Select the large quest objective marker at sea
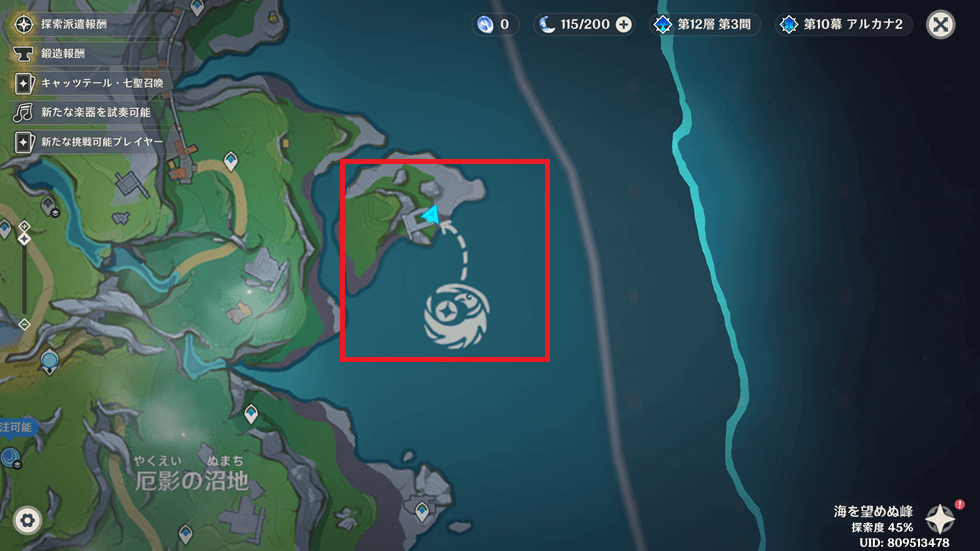Viewport: 980px width, 551px height. tap(456, 318)
